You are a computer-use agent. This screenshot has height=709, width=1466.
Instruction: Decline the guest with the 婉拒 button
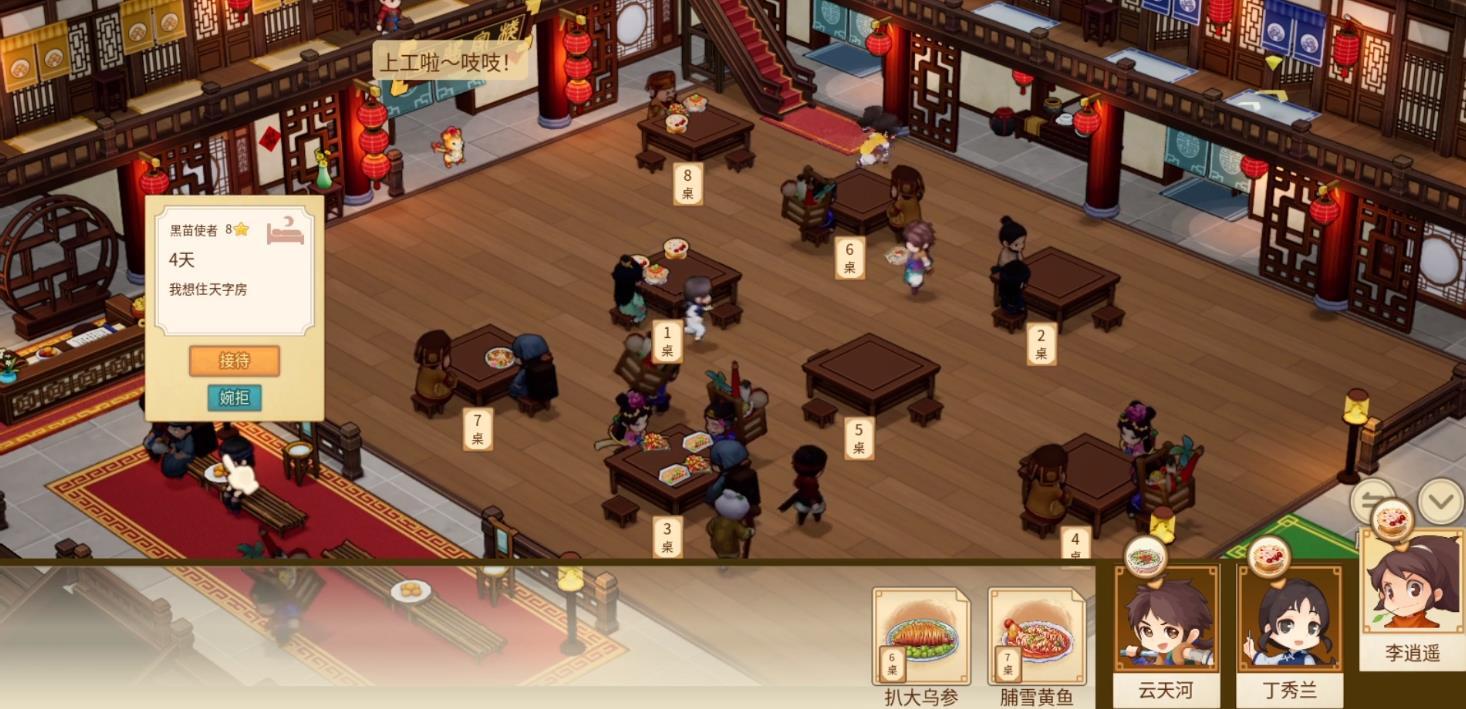(x=234, y=397)
